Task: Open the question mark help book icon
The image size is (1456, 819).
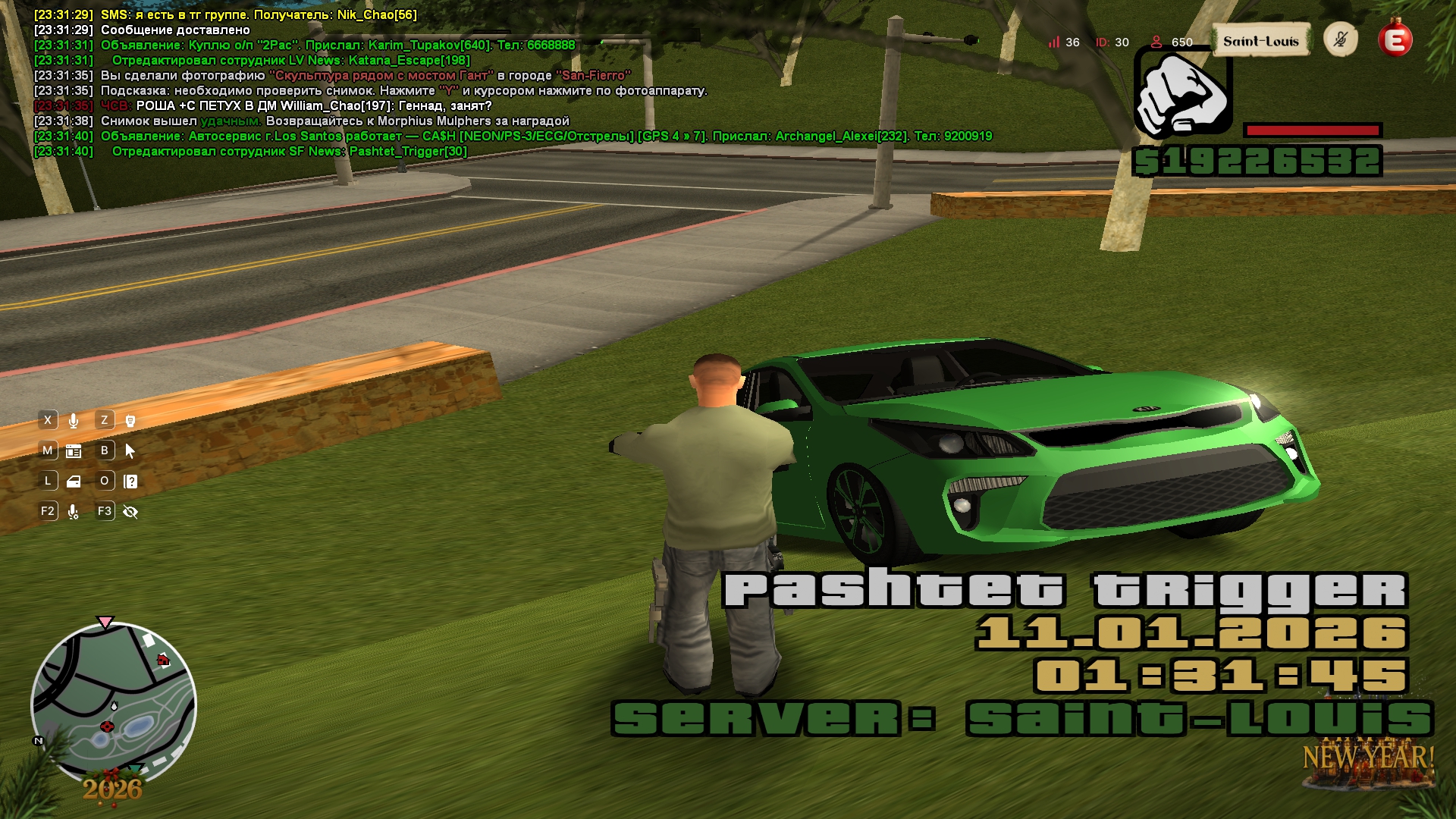Action: [130, 482]
